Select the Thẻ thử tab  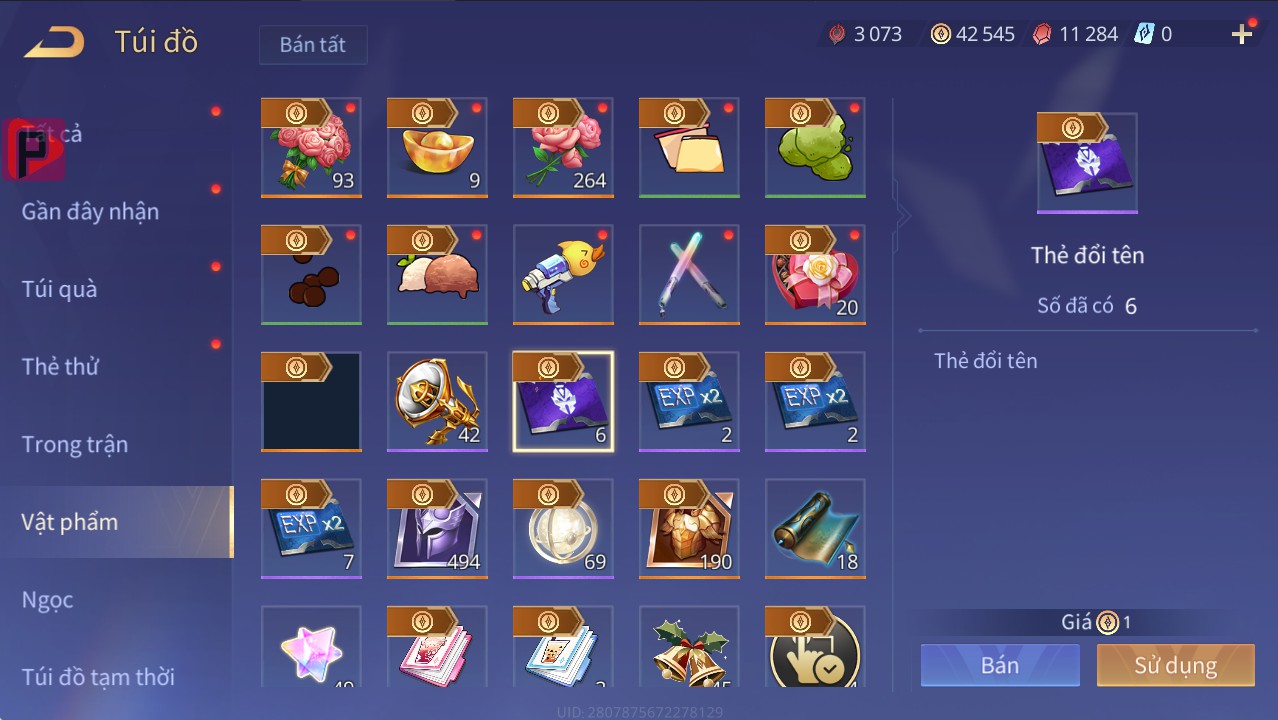point(60,366)
